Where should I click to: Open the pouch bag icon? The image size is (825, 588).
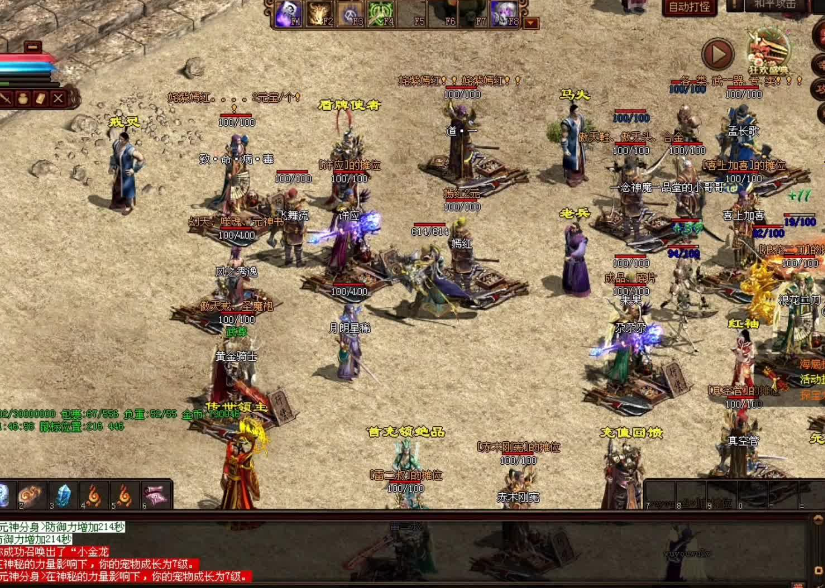22,98
